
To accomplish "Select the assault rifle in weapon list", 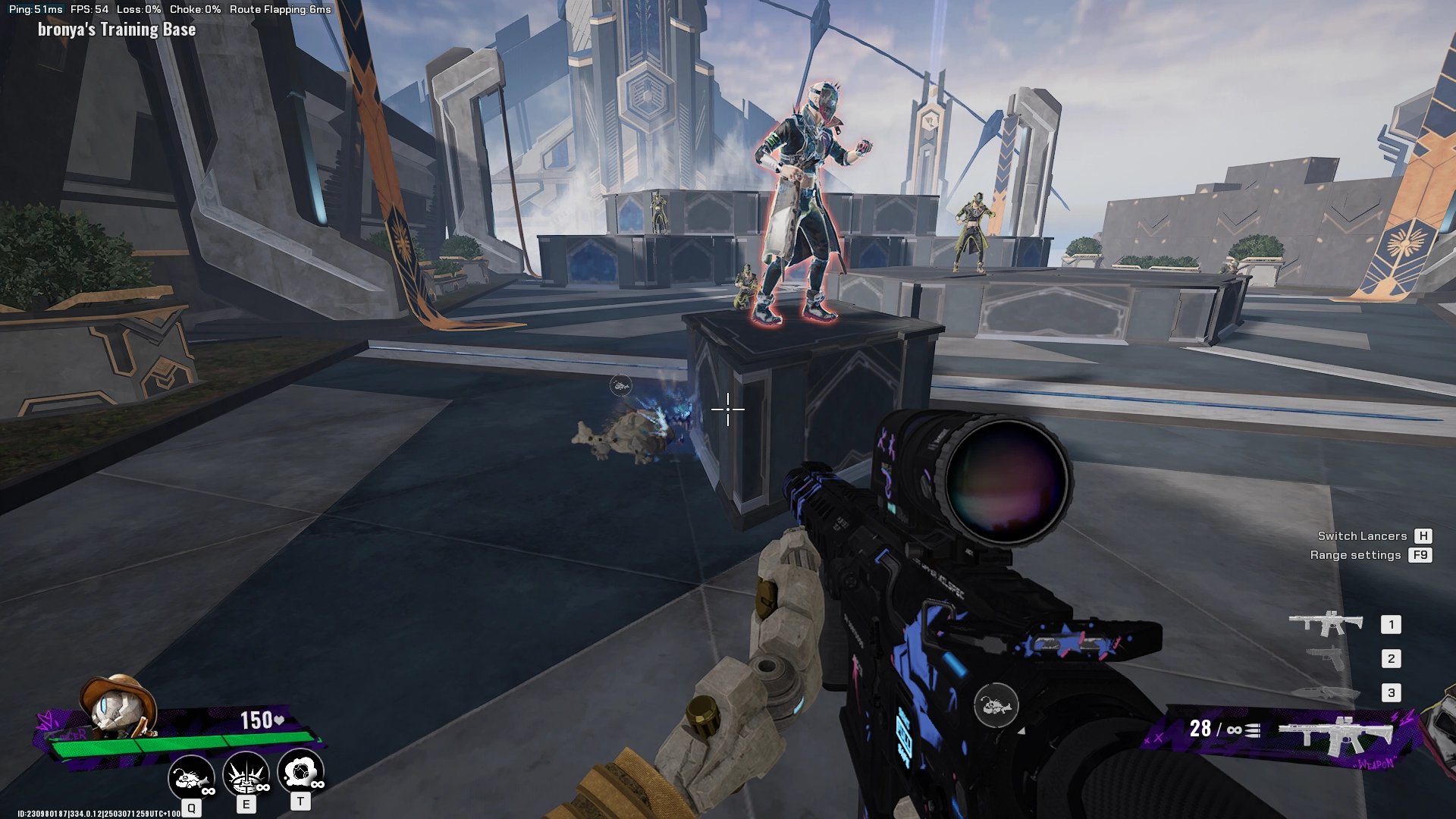I will coord(1326,623).
